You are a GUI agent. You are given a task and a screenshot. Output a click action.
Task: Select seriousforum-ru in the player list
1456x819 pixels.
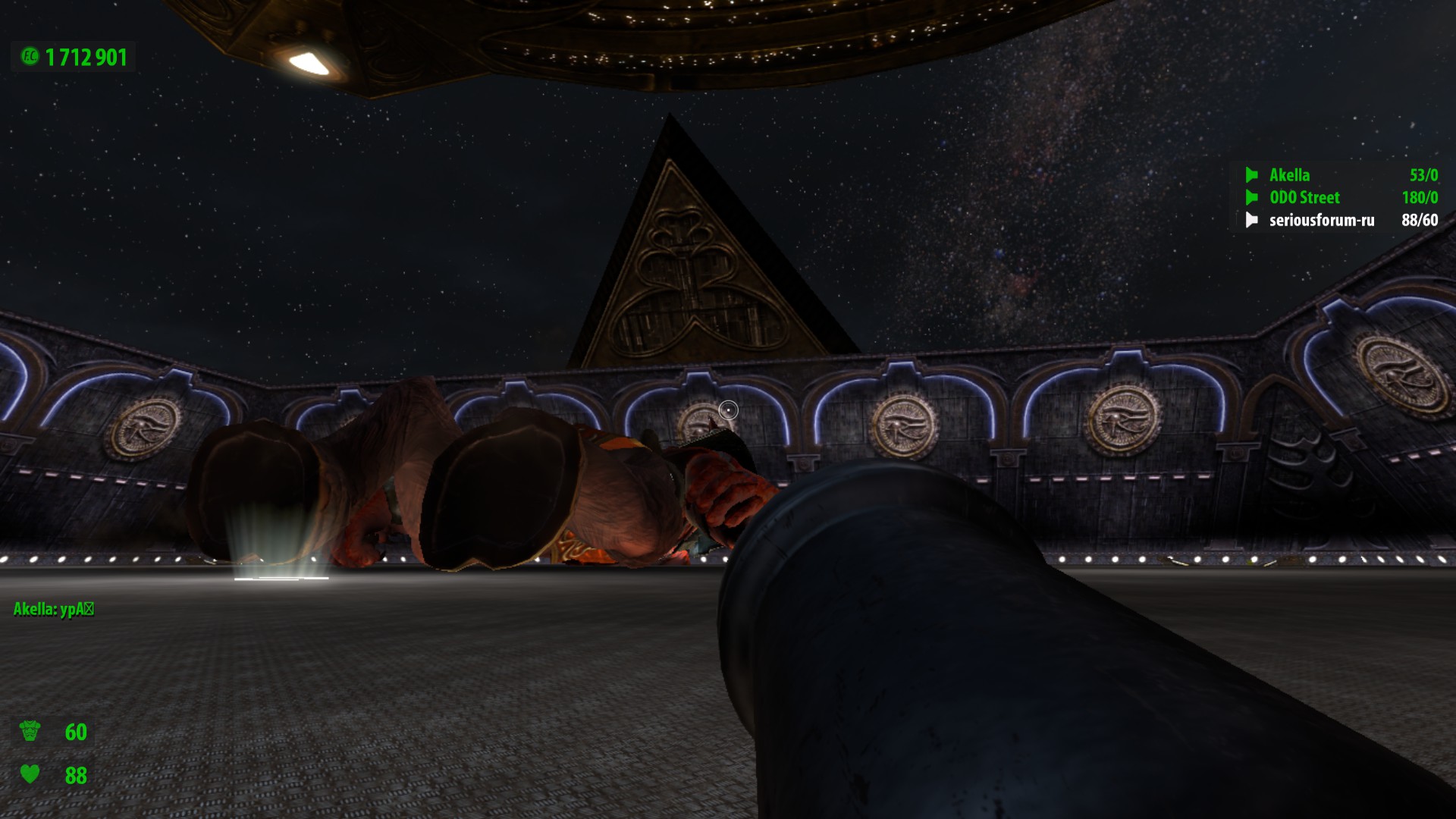1321,221
